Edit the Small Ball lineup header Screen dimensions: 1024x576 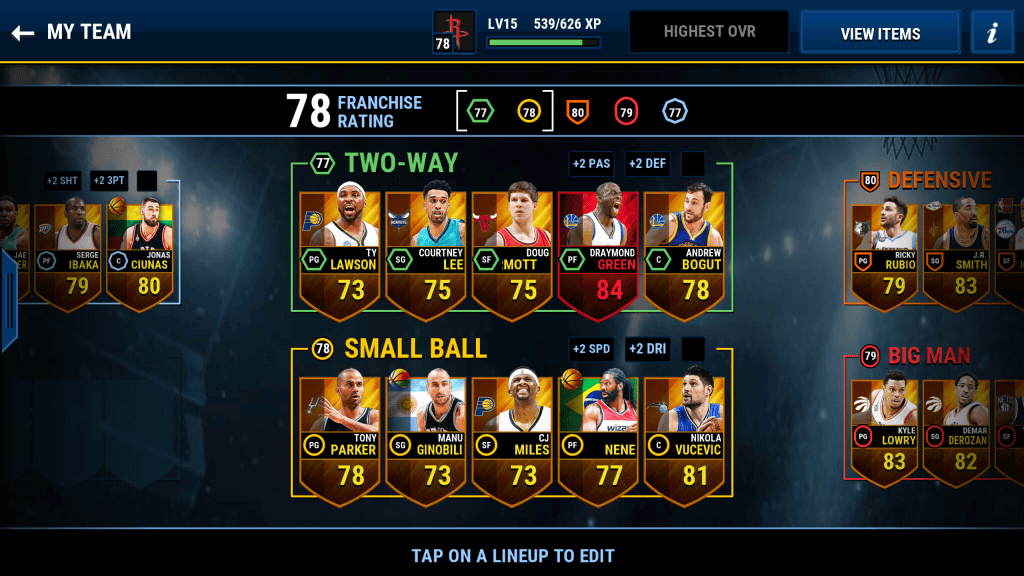coord(415,349)
